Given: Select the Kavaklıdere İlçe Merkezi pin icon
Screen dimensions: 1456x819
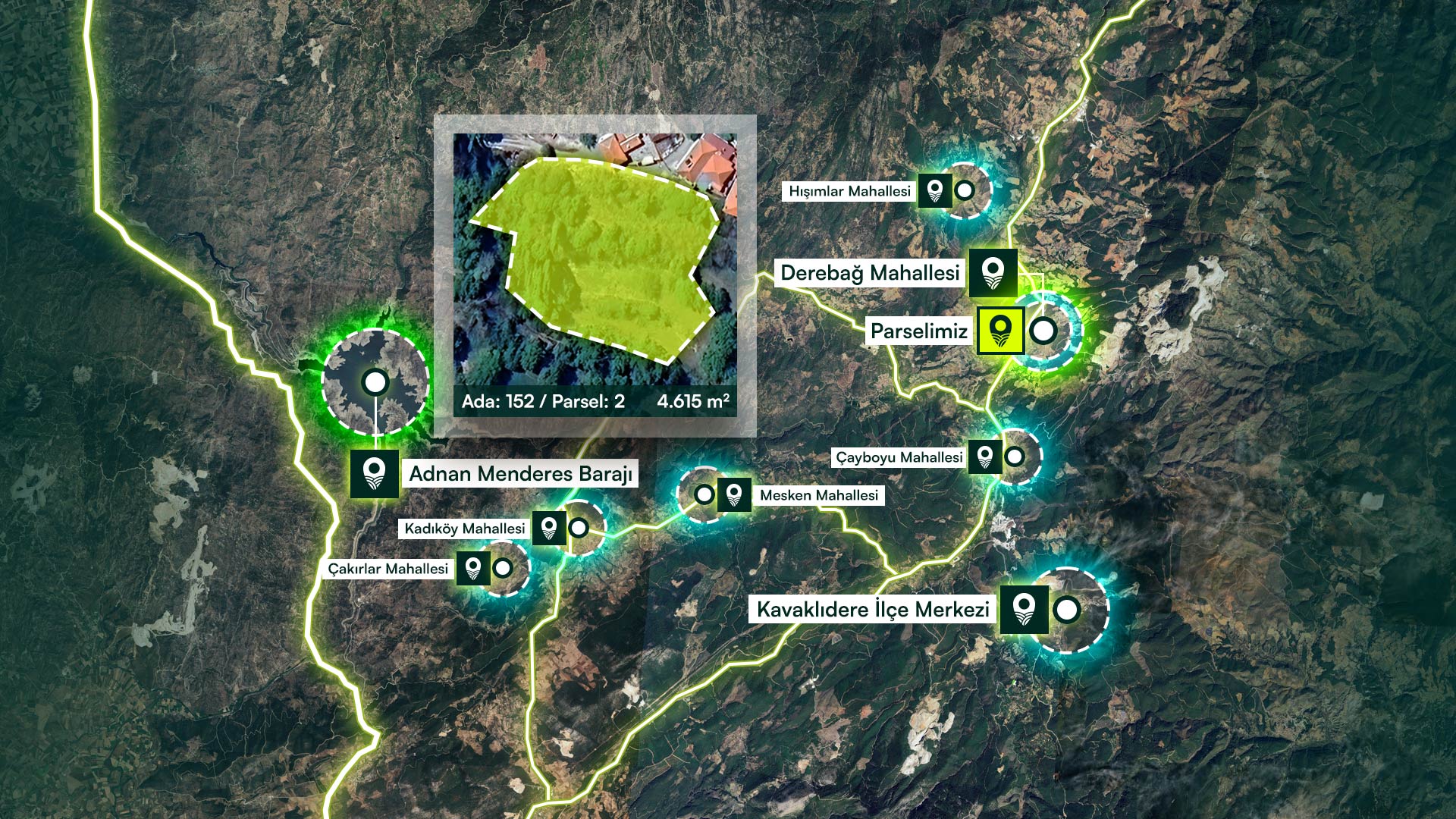Looking at the screenshot, I should coord(1024,609).
